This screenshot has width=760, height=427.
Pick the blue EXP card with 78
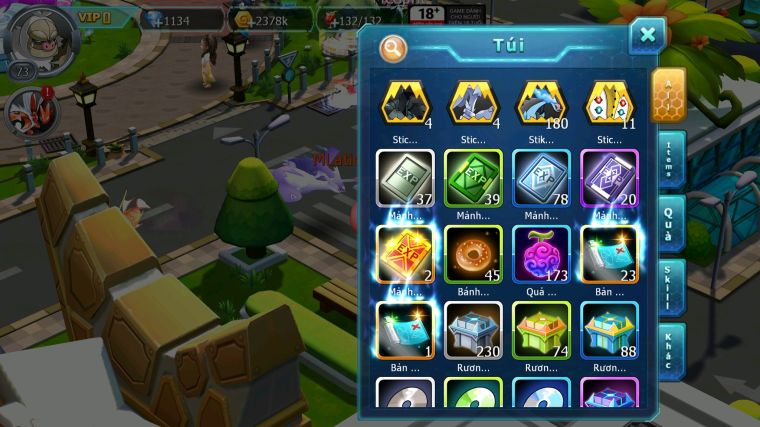[x=541, y=178]
